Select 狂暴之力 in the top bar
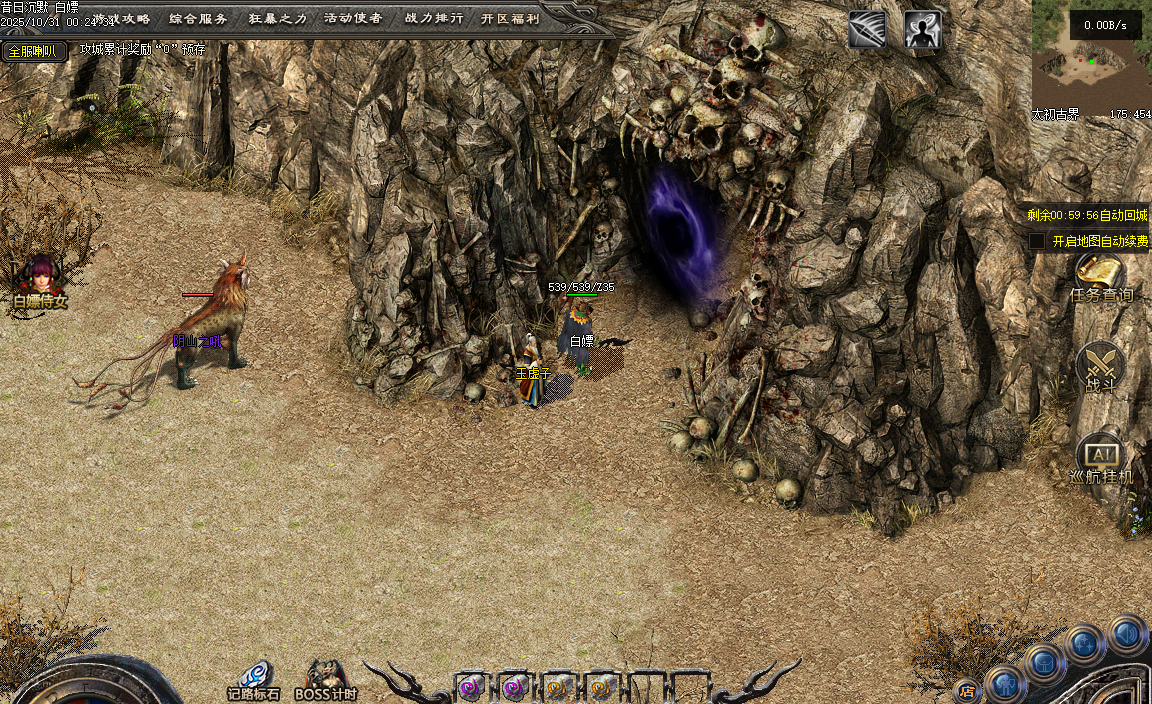This screenshot has height=704, width=1152. 277,18
